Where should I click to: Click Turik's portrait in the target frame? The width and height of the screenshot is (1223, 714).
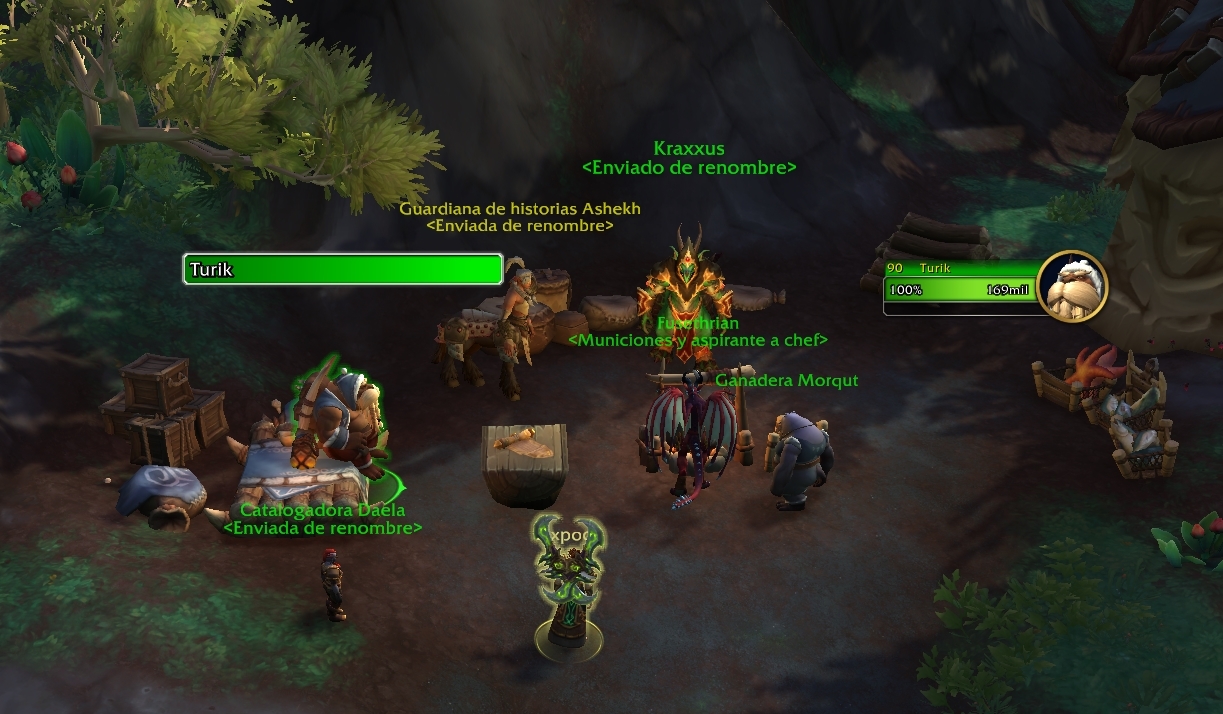[1072, 286]
